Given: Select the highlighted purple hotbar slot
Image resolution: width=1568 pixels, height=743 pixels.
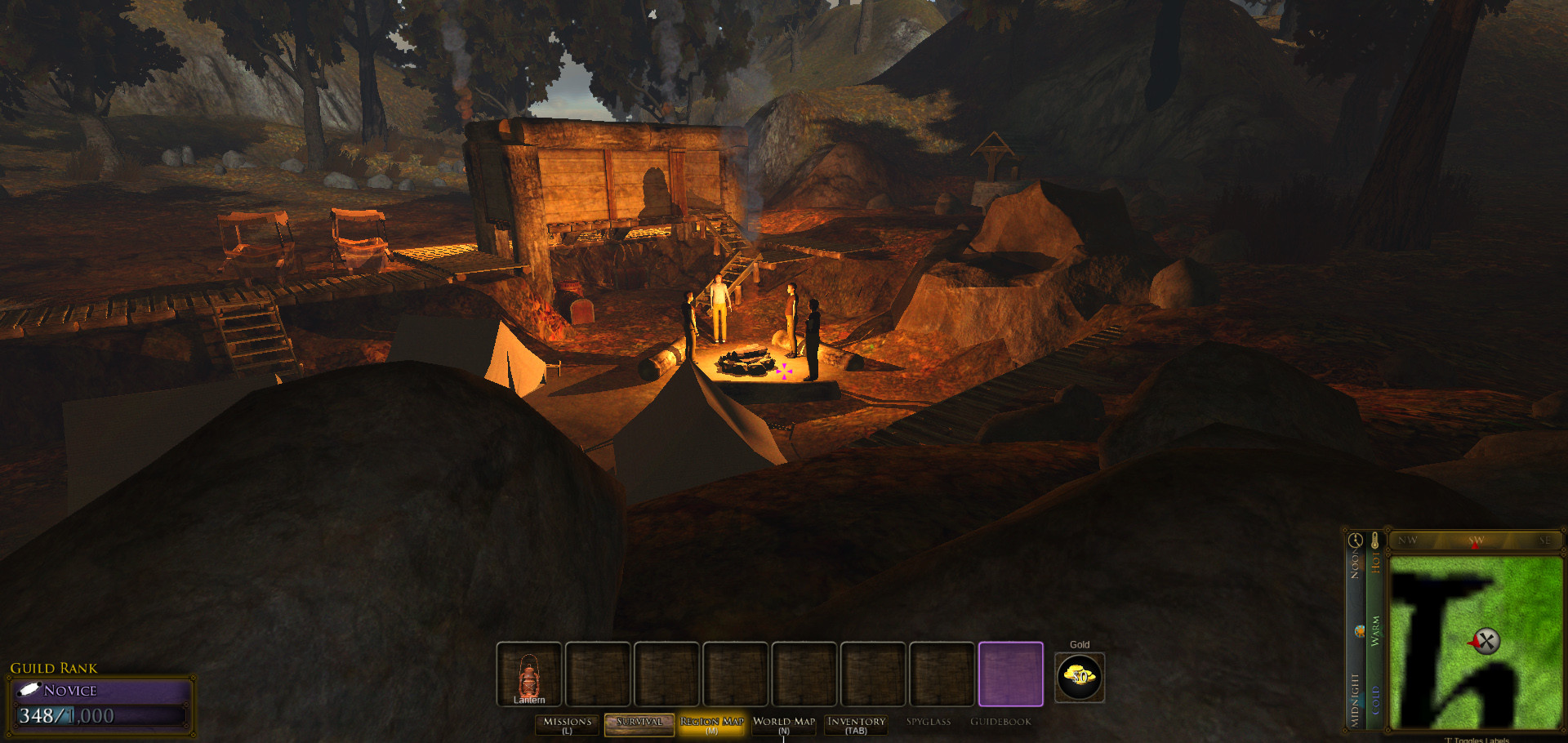Looking at the screenshot, I should pos(1010,674).
